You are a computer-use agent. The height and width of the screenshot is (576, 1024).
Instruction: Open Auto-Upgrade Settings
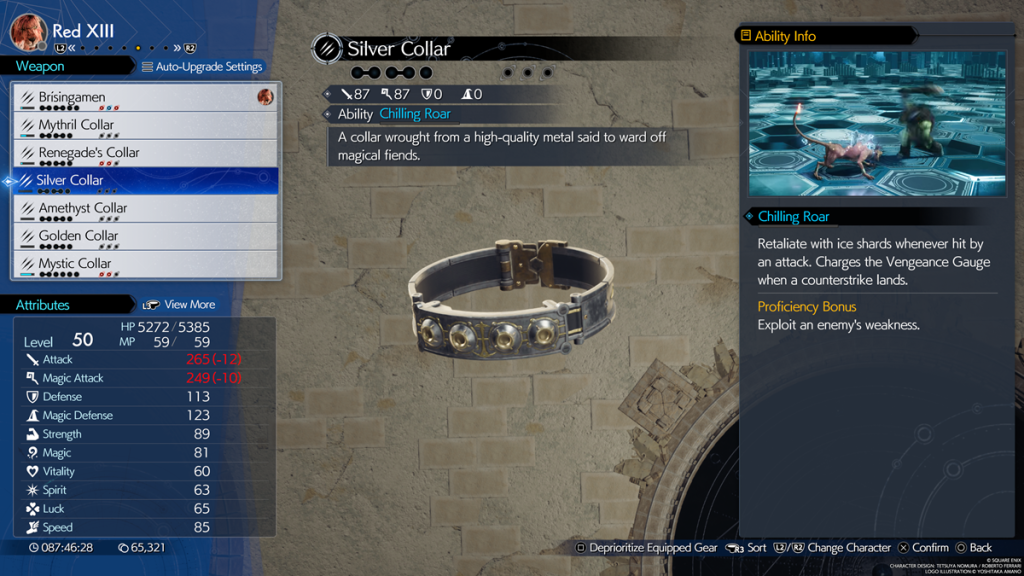202,67
